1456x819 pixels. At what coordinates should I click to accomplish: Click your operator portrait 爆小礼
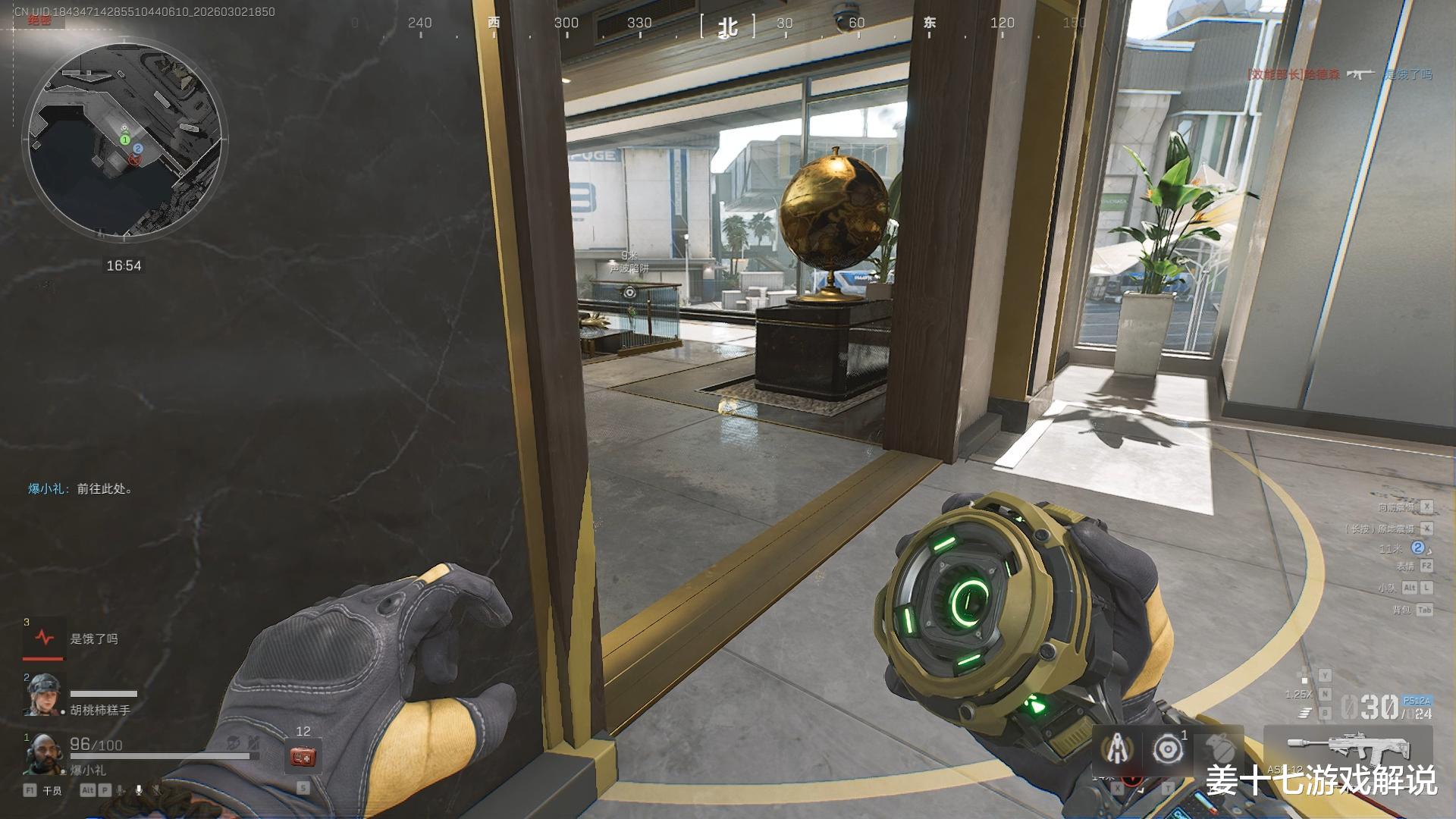(x=42, y=755)
